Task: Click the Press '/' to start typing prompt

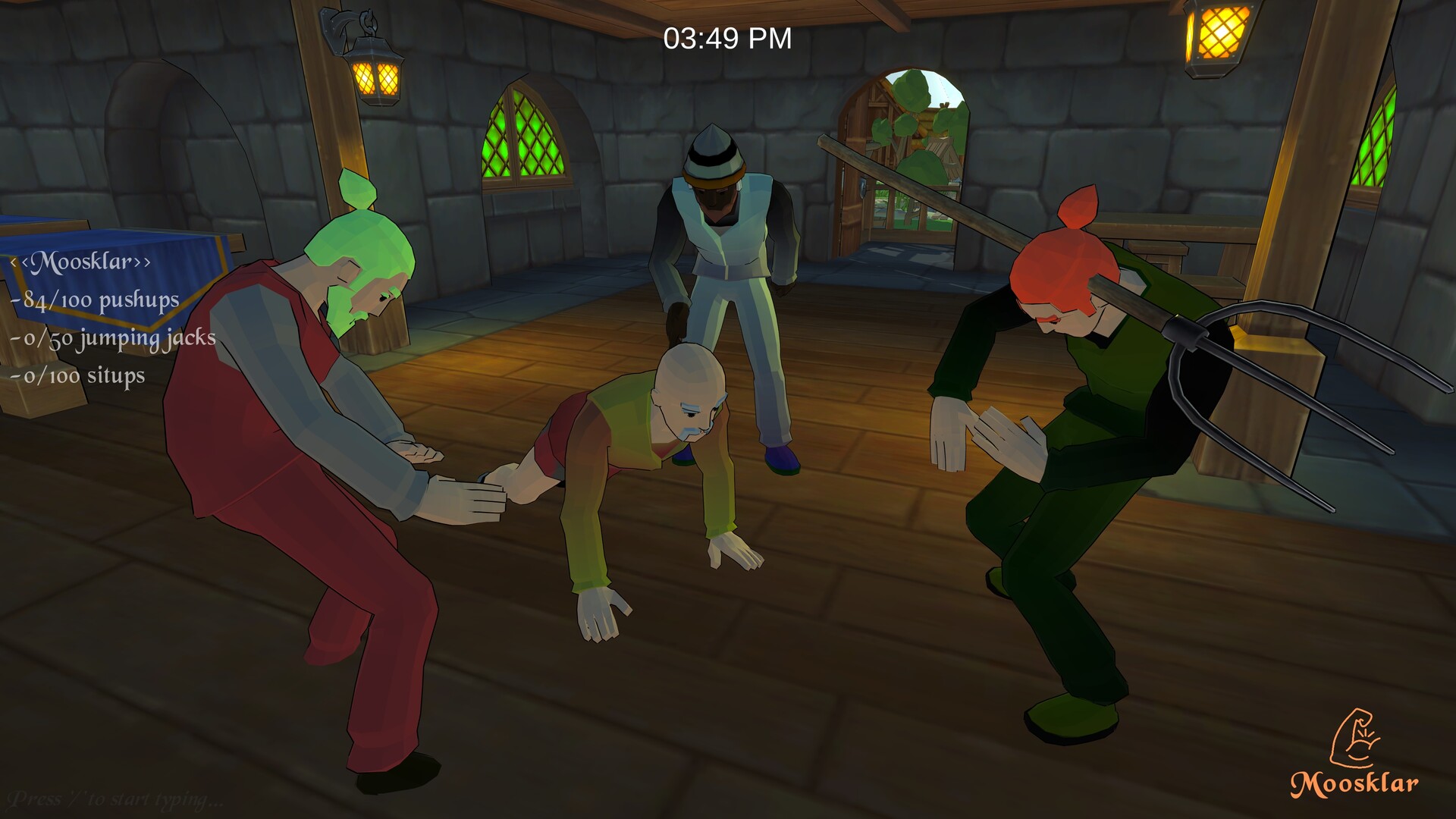Action: point(114,798)
